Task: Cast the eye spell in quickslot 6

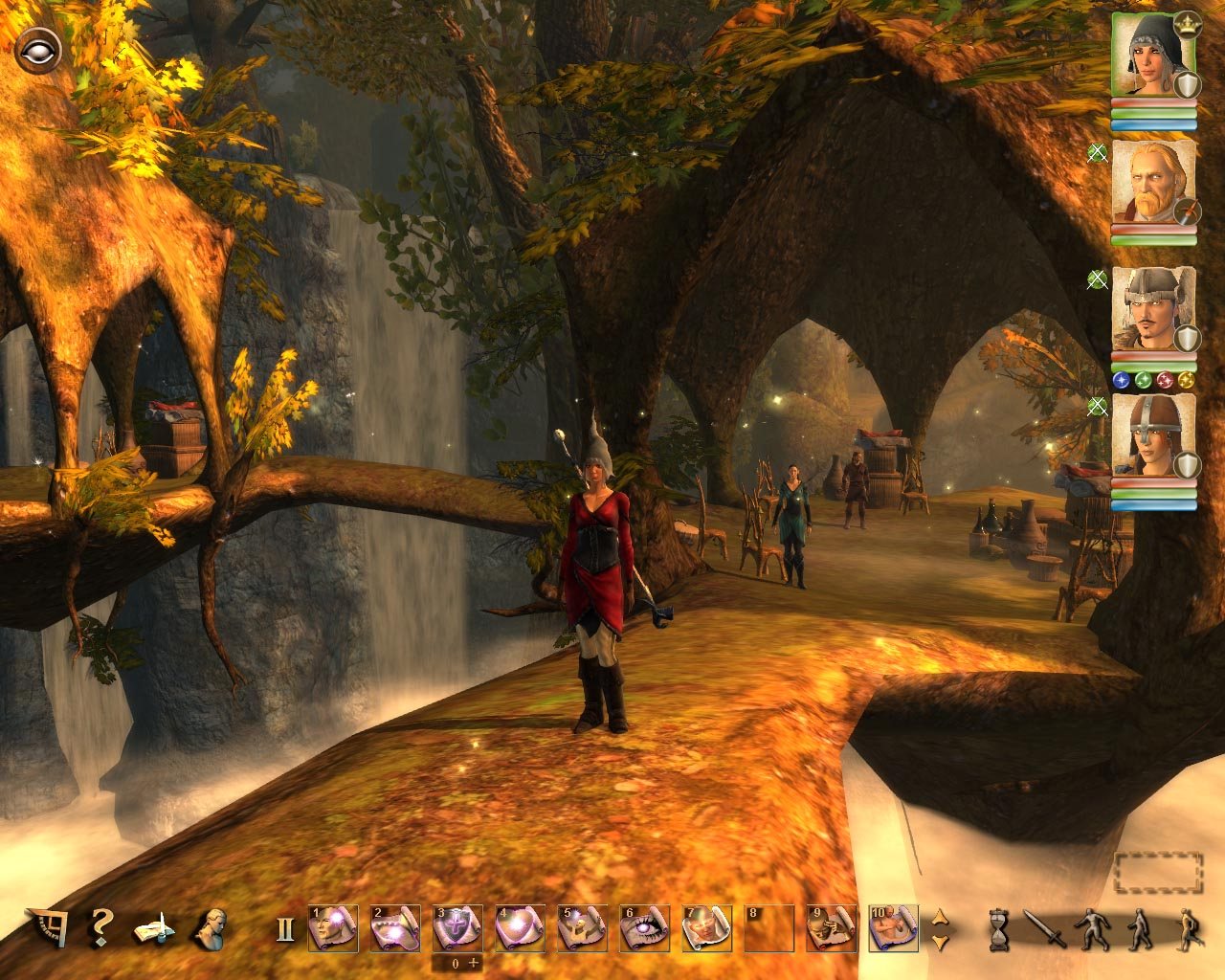Action: 644,928
